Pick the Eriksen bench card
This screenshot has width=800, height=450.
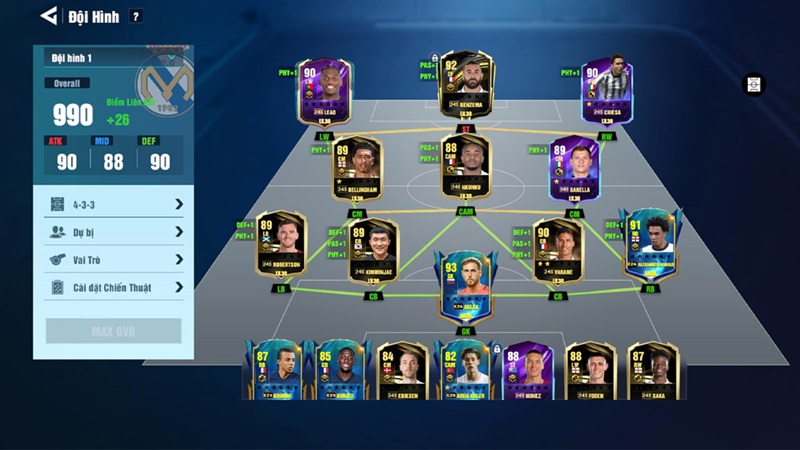click(403, 371)
